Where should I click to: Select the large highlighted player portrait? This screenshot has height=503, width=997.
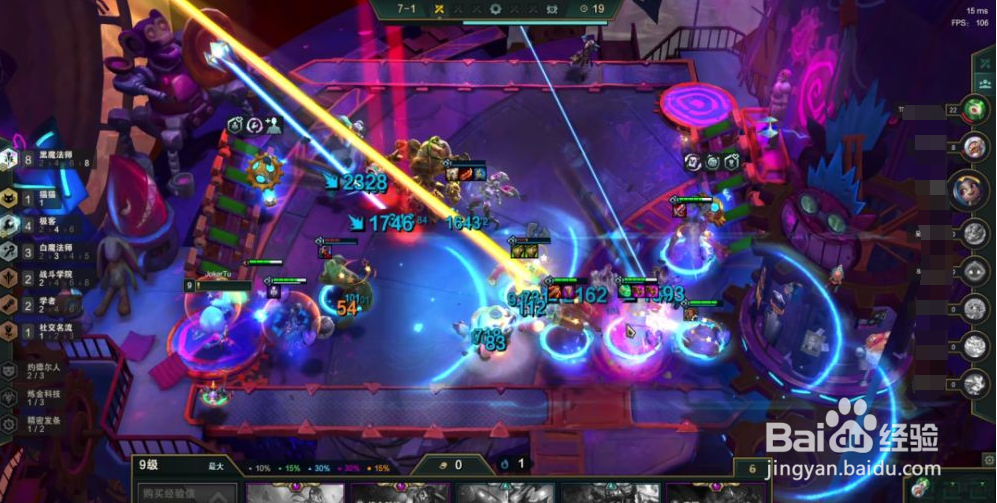pyautogui.click(x=967, y=191)
